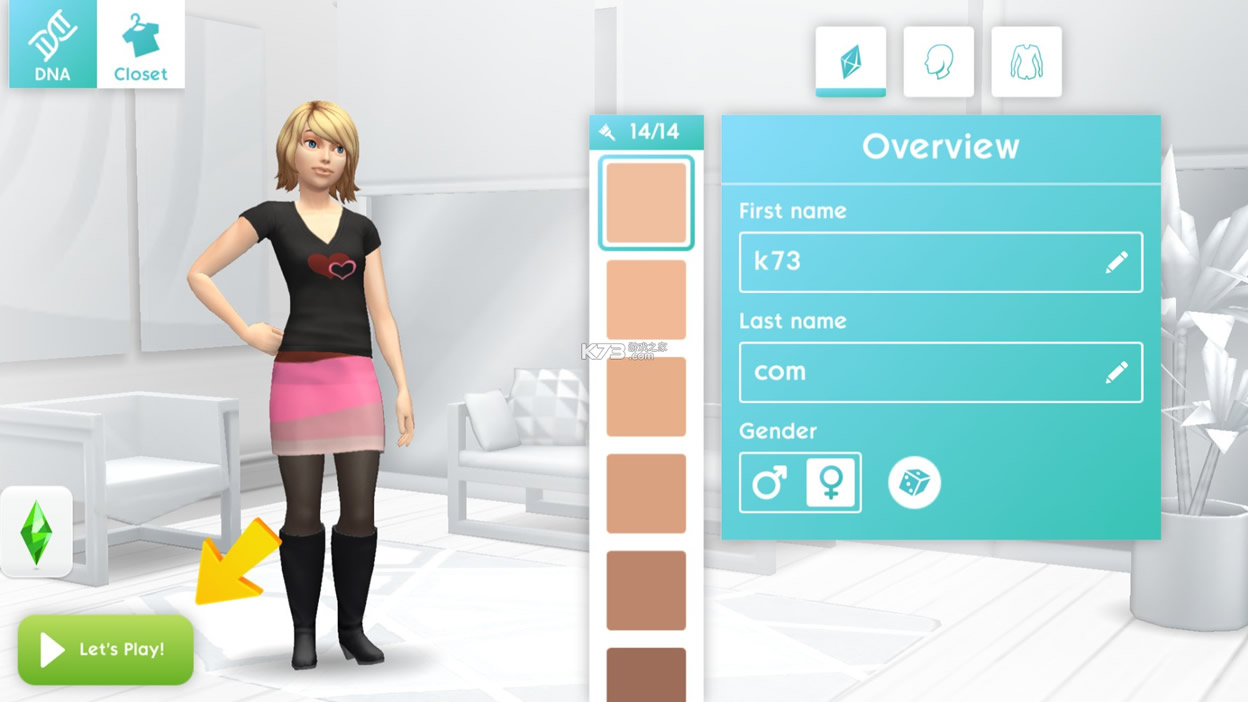This screenshot has width=1248, height=702.
Task: Select the female gender symbol
Action: click(x=830, y=483)
